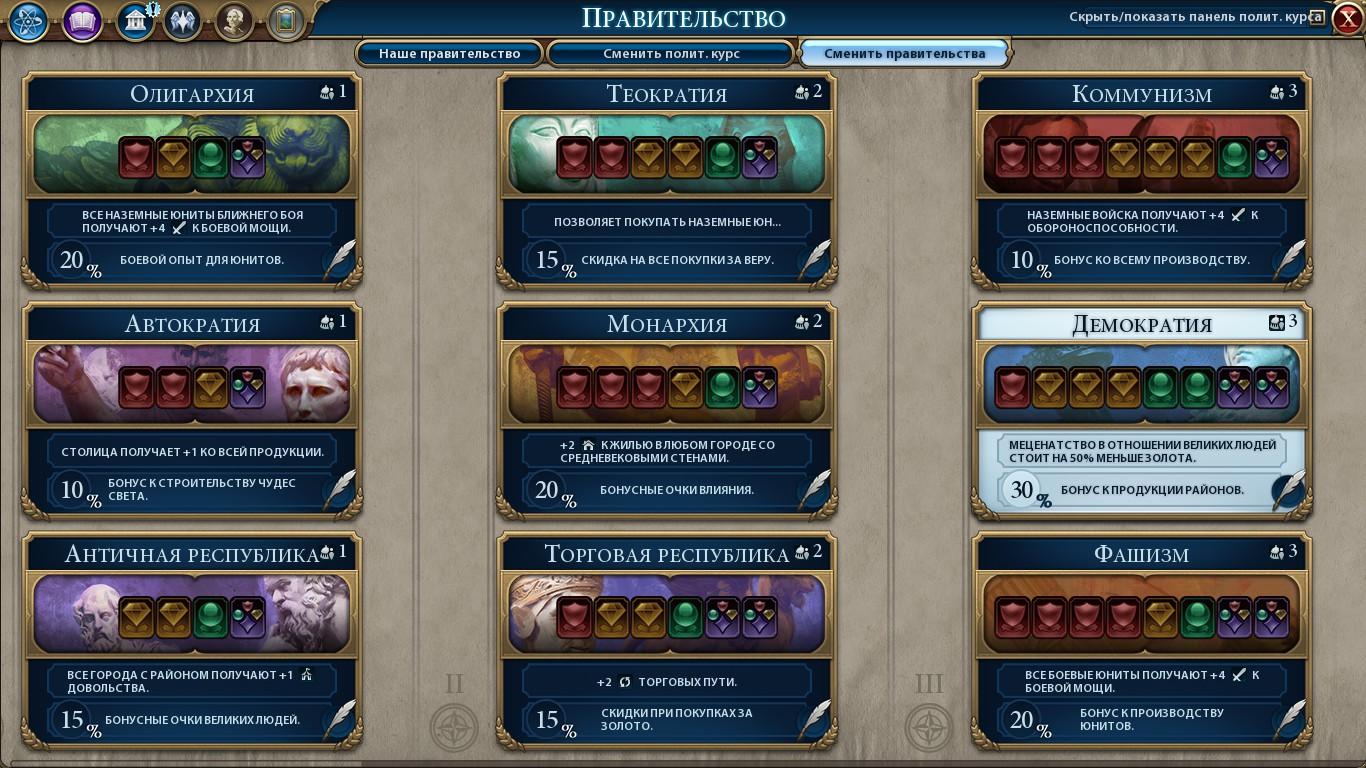Switch to the Сменить полит. курс tab

click(671, 53)
